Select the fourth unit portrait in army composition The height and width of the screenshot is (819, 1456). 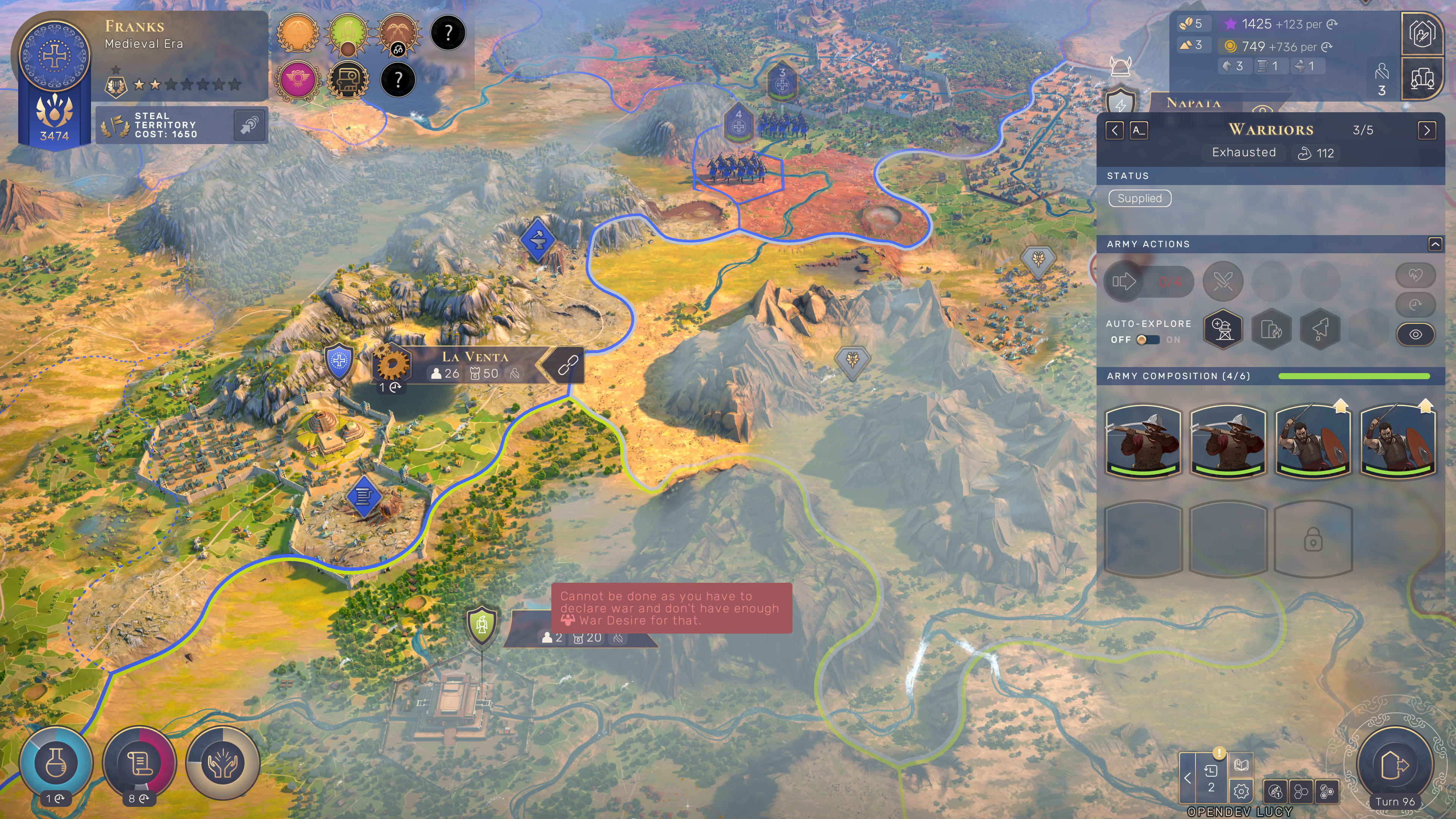click(1397, 441)
